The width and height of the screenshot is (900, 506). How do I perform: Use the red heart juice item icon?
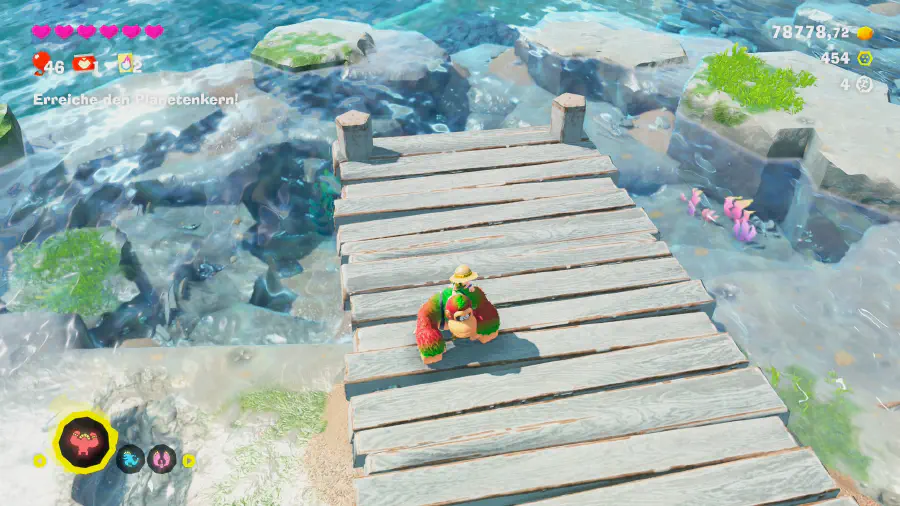pyautogui.click(x=84, y=64)
